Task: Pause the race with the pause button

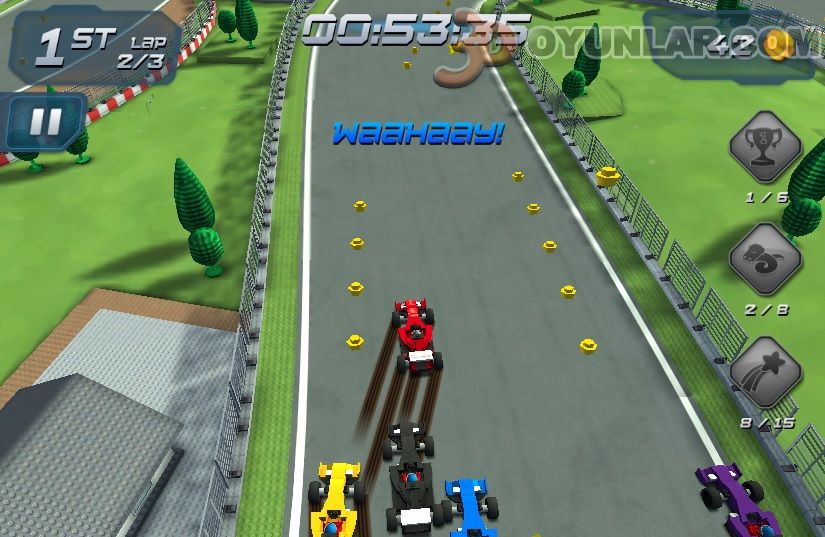Action: [x=44, y=122]
